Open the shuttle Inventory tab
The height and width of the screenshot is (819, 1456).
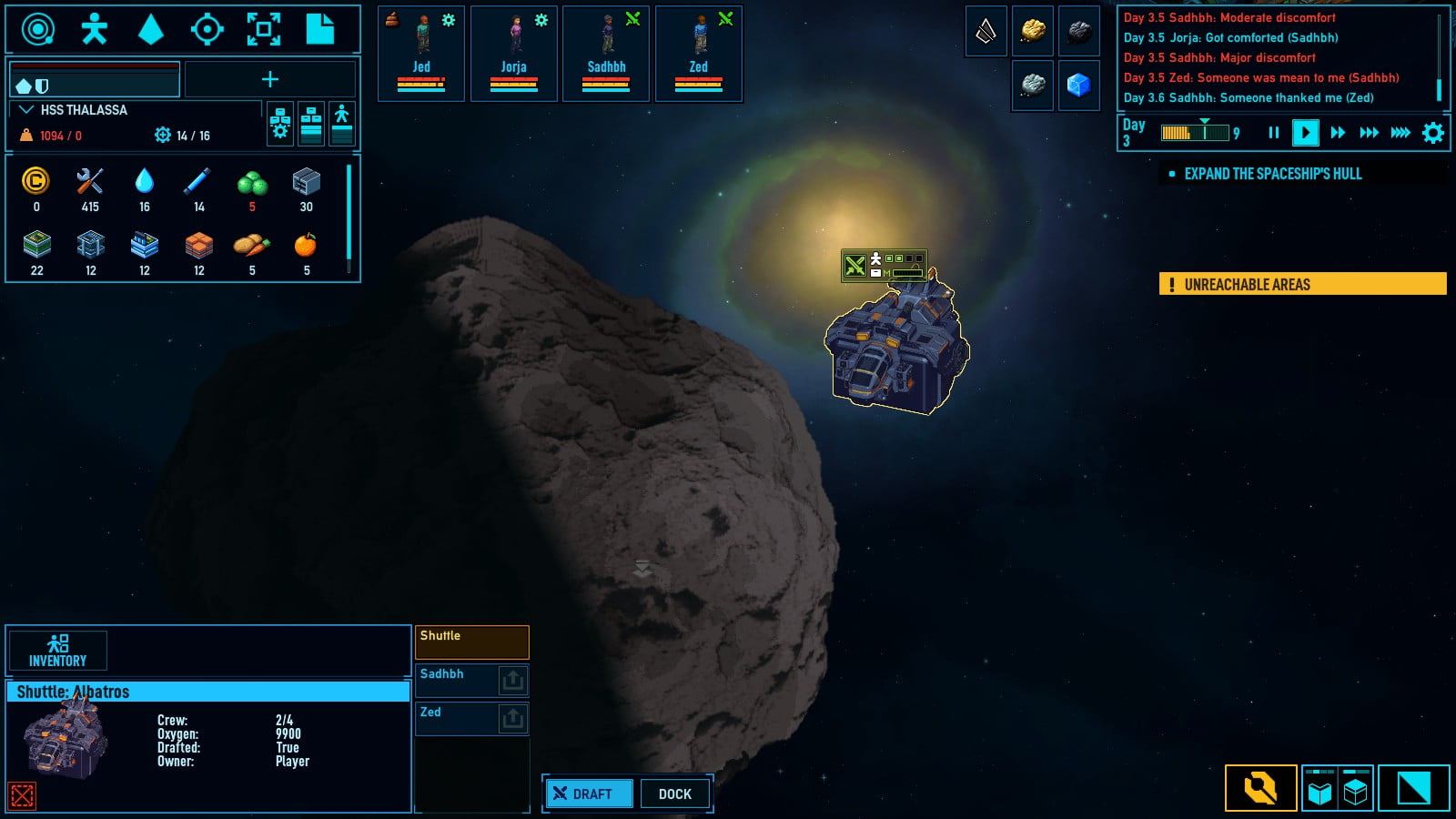[x=58, y=651]
